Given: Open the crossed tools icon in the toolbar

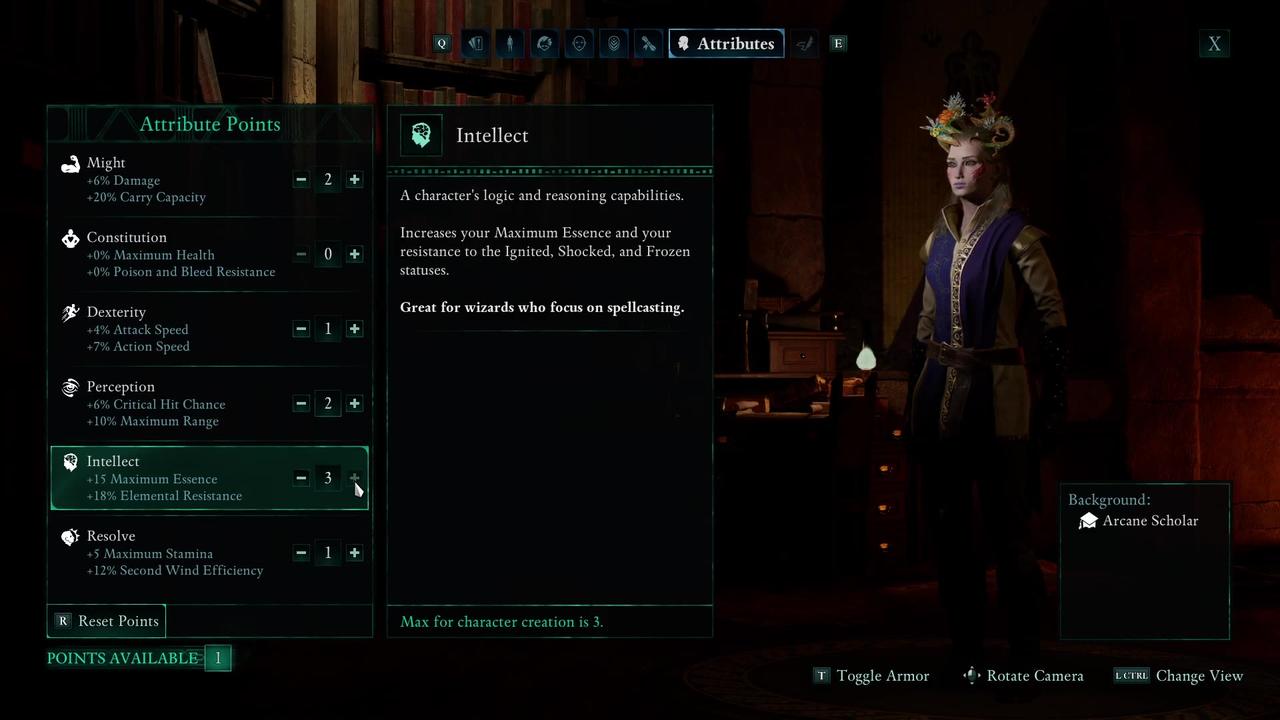Looking at the screenshot, I should tap(648, 43).
